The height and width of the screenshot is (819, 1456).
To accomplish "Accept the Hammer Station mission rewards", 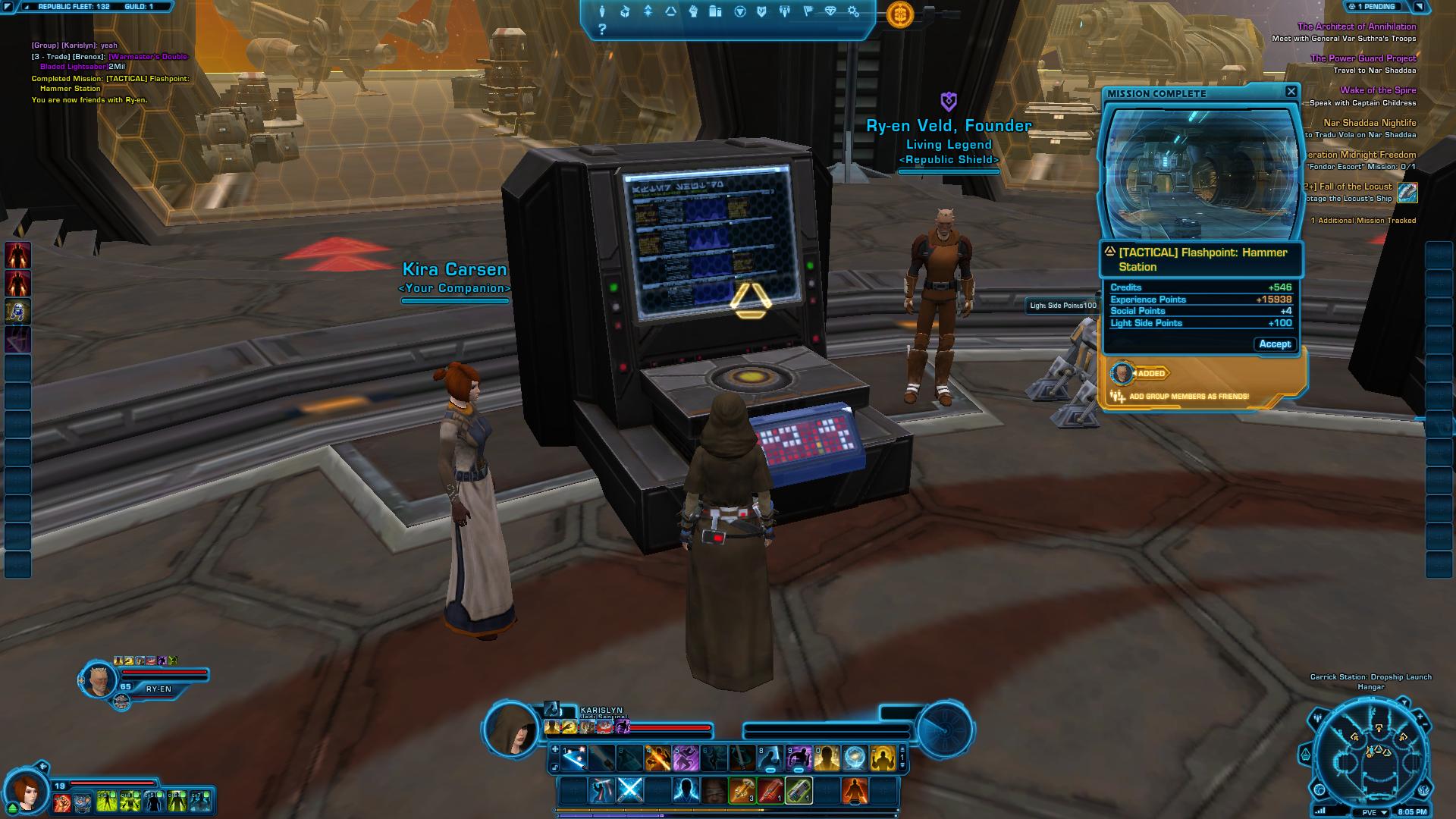I will pos(1274,344).
